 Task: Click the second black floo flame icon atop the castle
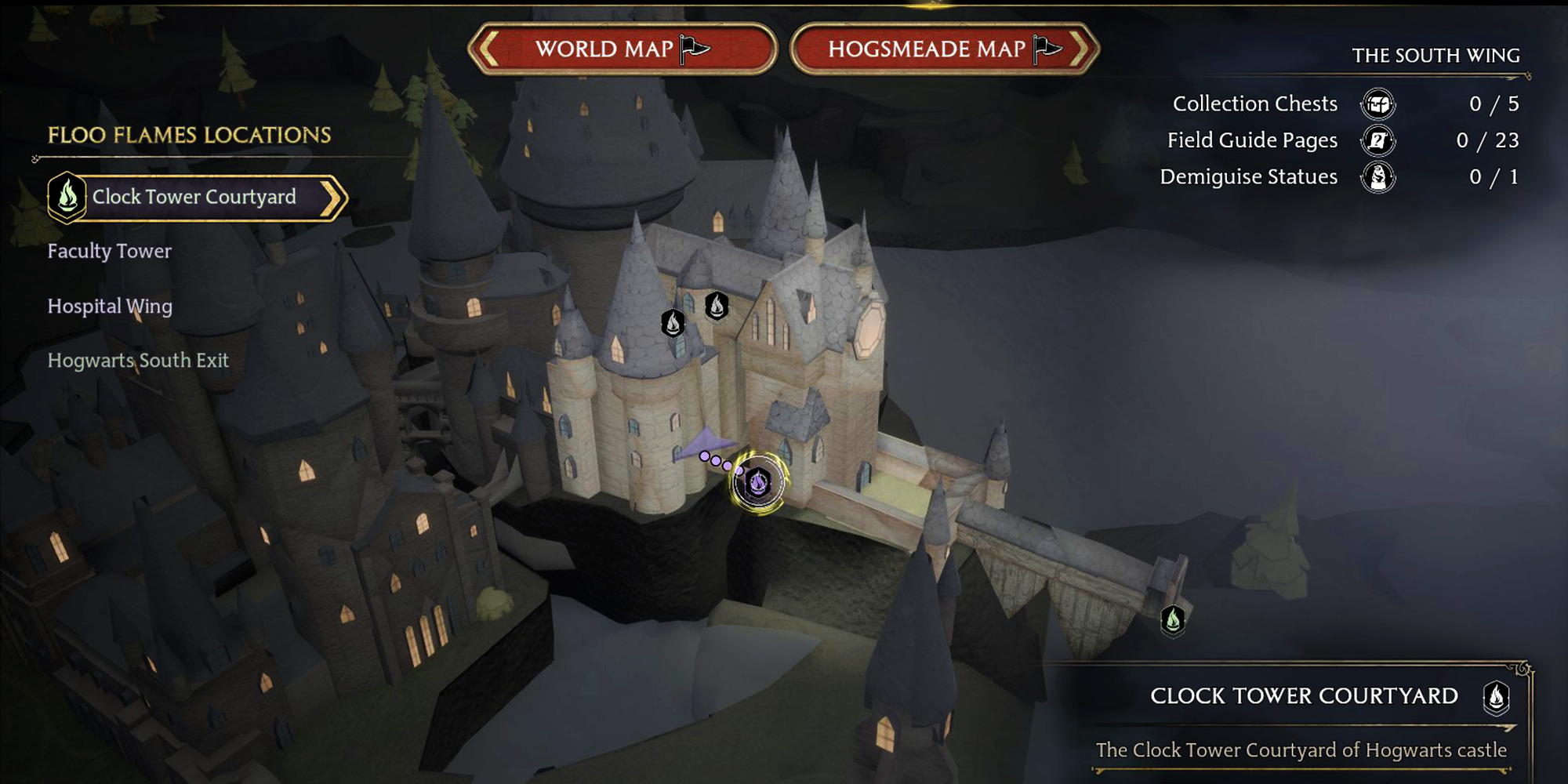pyautogui.click(x=718, y=307)
